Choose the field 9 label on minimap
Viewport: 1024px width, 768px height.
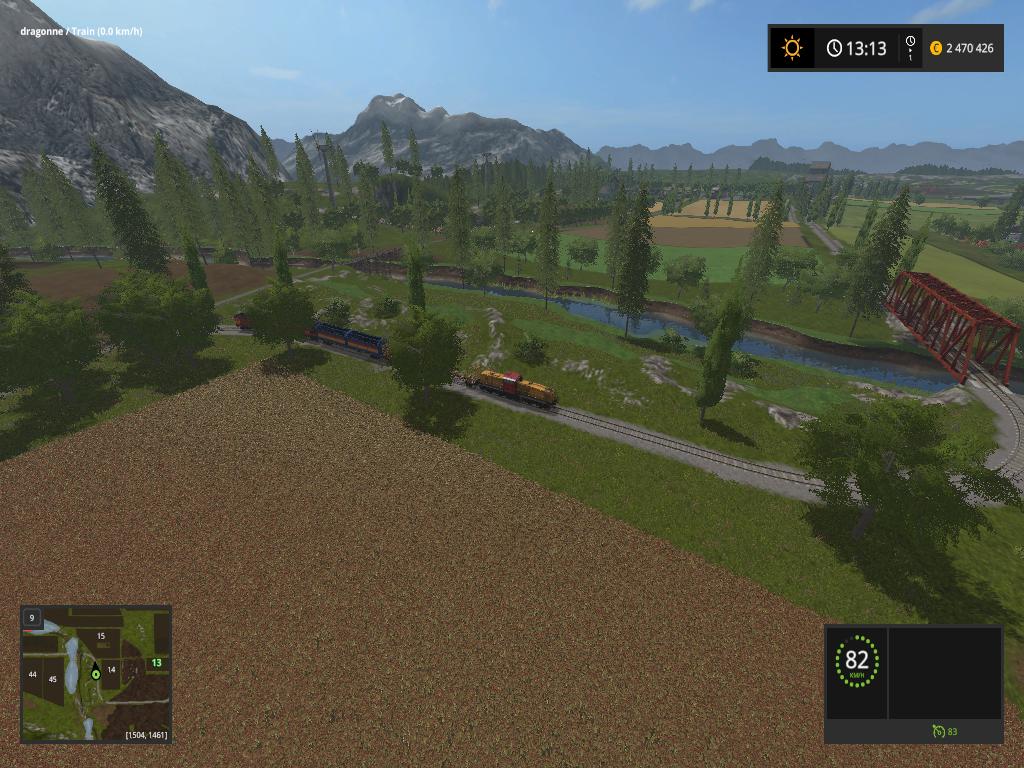pyautogui.click(x=32, y=618)
